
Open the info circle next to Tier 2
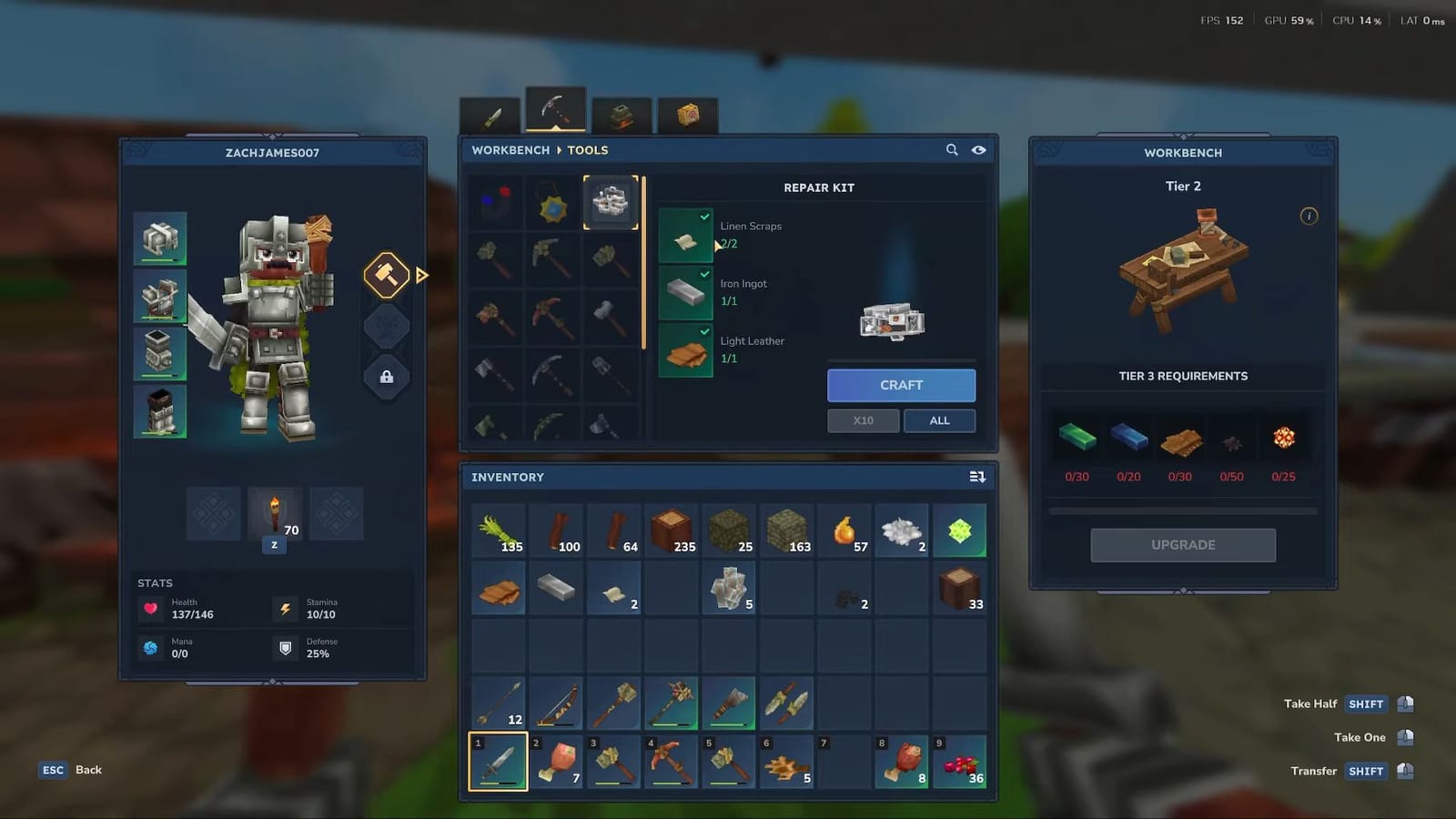click(1309, 216)
